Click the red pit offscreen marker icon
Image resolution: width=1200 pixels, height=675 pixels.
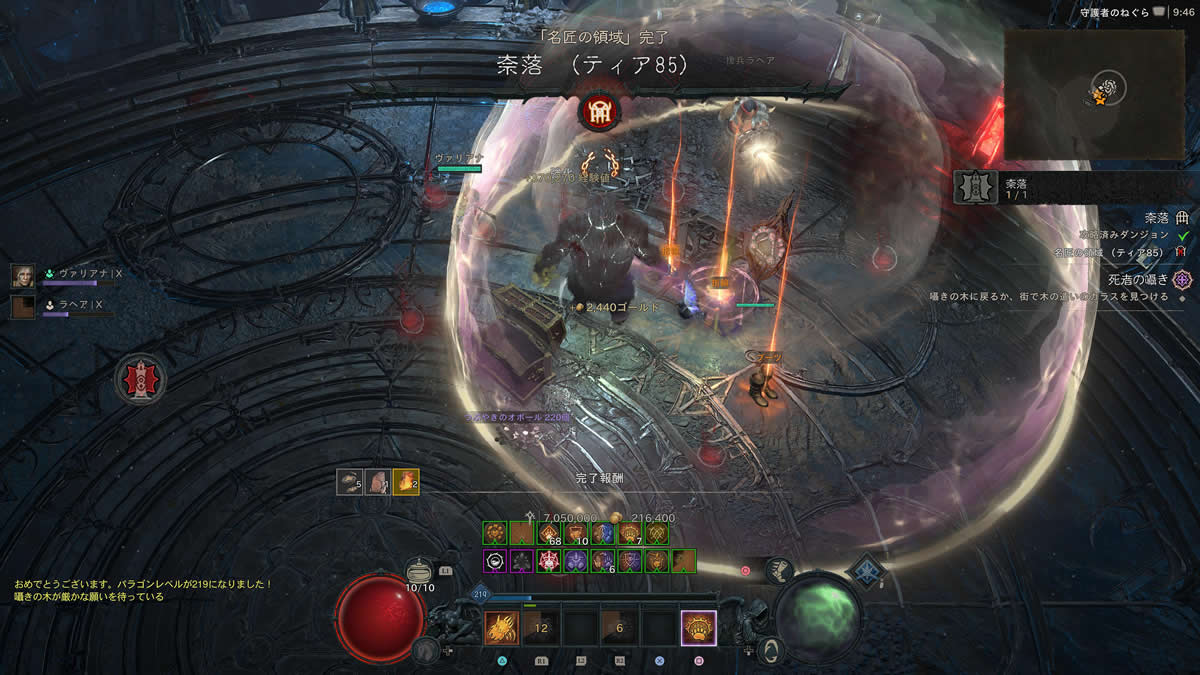[139, 379]
